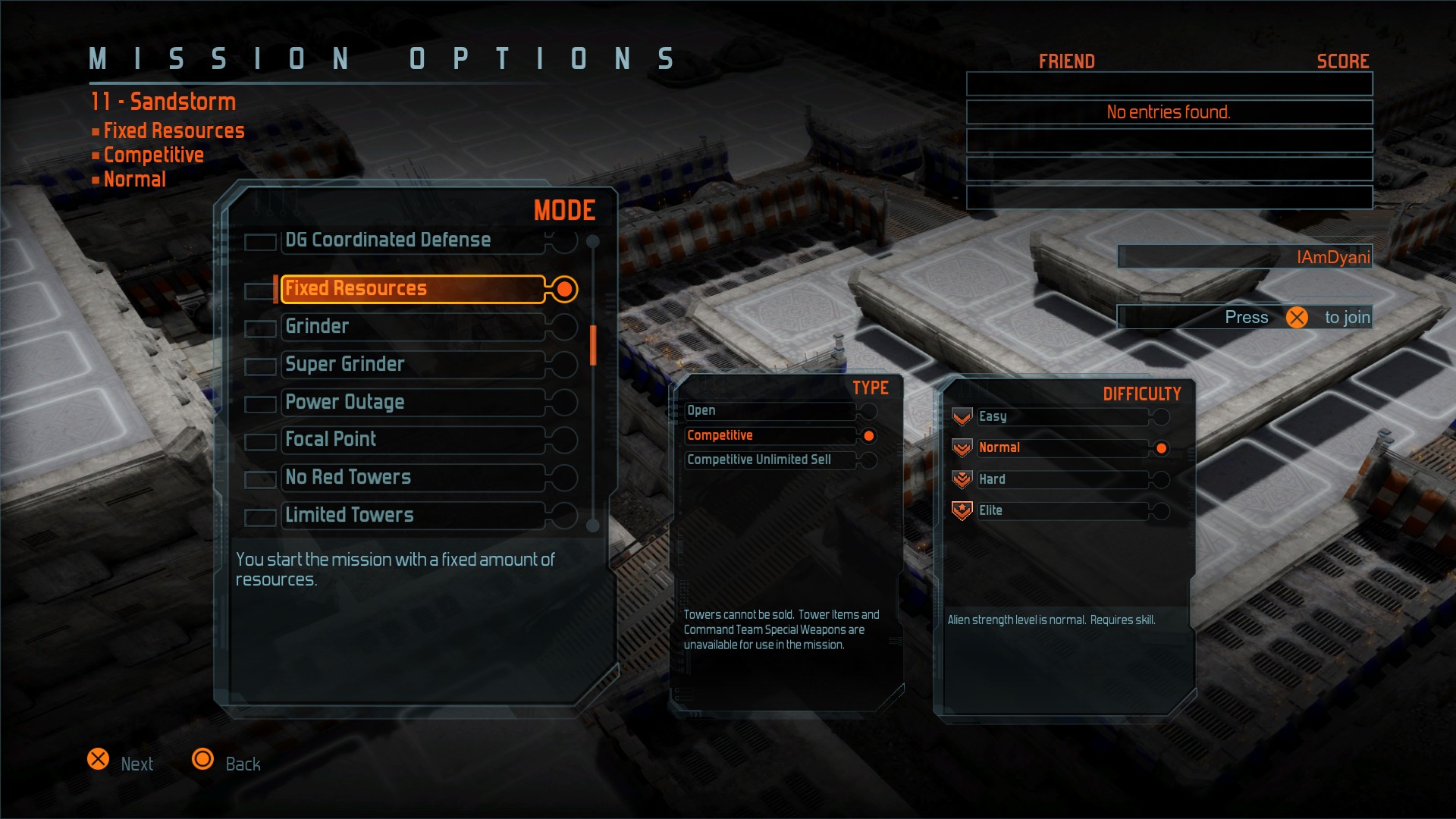
Task: Click the bullet marker beside Competitive summary
Action: tap(94, 155)
